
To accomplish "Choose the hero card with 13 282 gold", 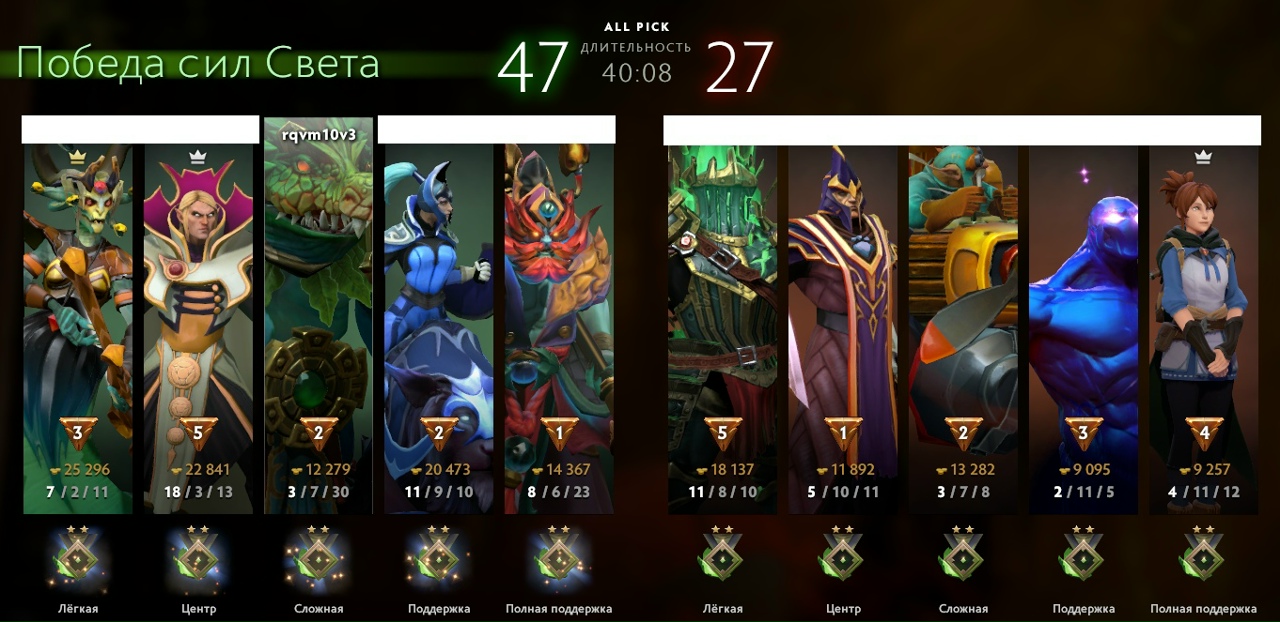I will pyautogui.click(x=963, y=320).
